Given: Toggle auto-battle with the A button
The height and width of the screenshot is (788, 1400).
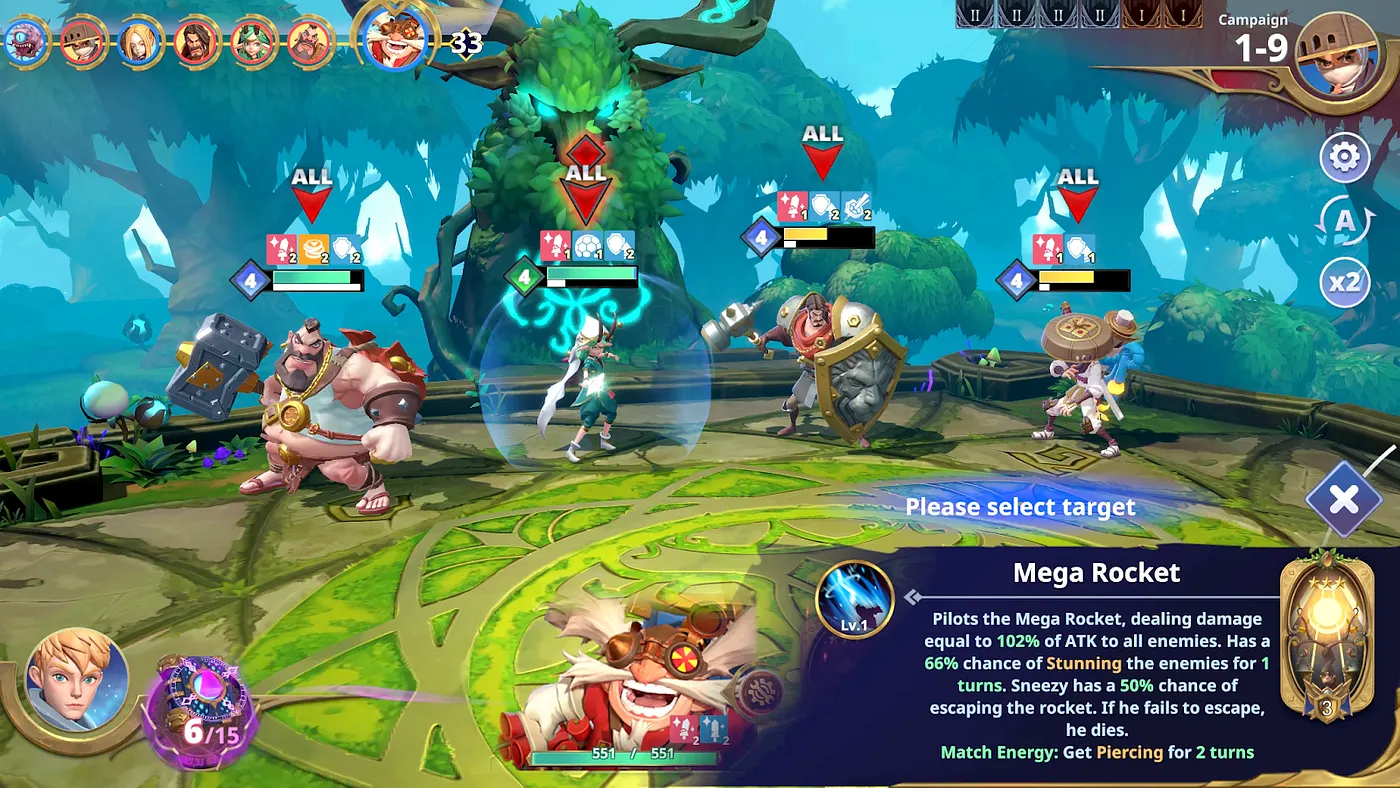Looking at the screenshot, I should [x=1346, y=219].
